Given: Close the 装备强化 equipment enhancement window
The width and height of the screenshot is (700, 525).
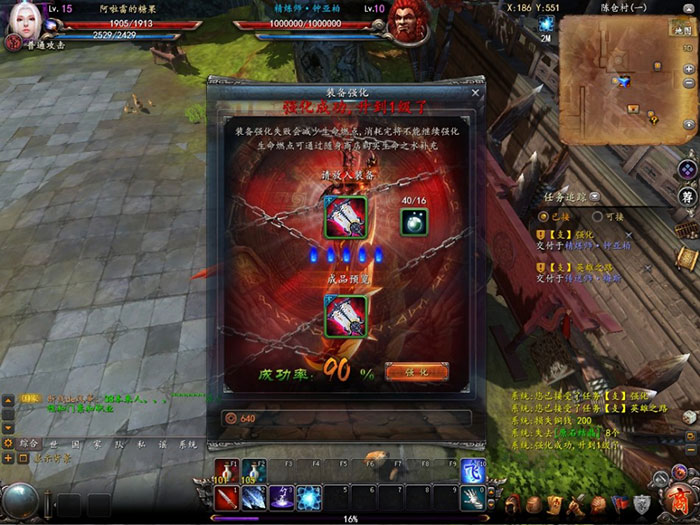Looking at the screenshot, I should click(x=475, y=93).
